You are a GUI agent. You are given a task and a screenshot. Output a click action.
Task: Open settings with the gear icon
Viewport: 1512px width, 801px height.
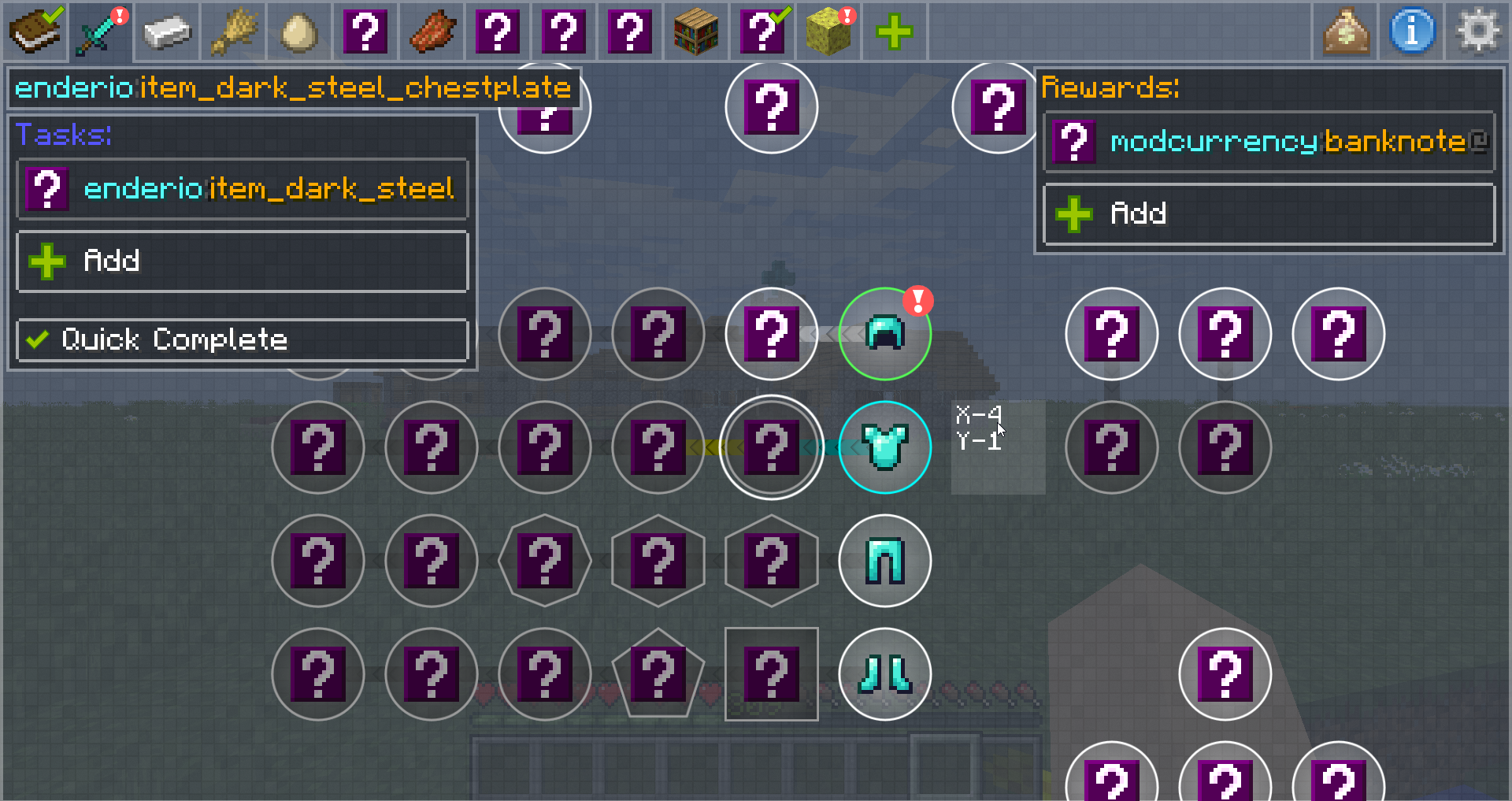click(1478, 32)
